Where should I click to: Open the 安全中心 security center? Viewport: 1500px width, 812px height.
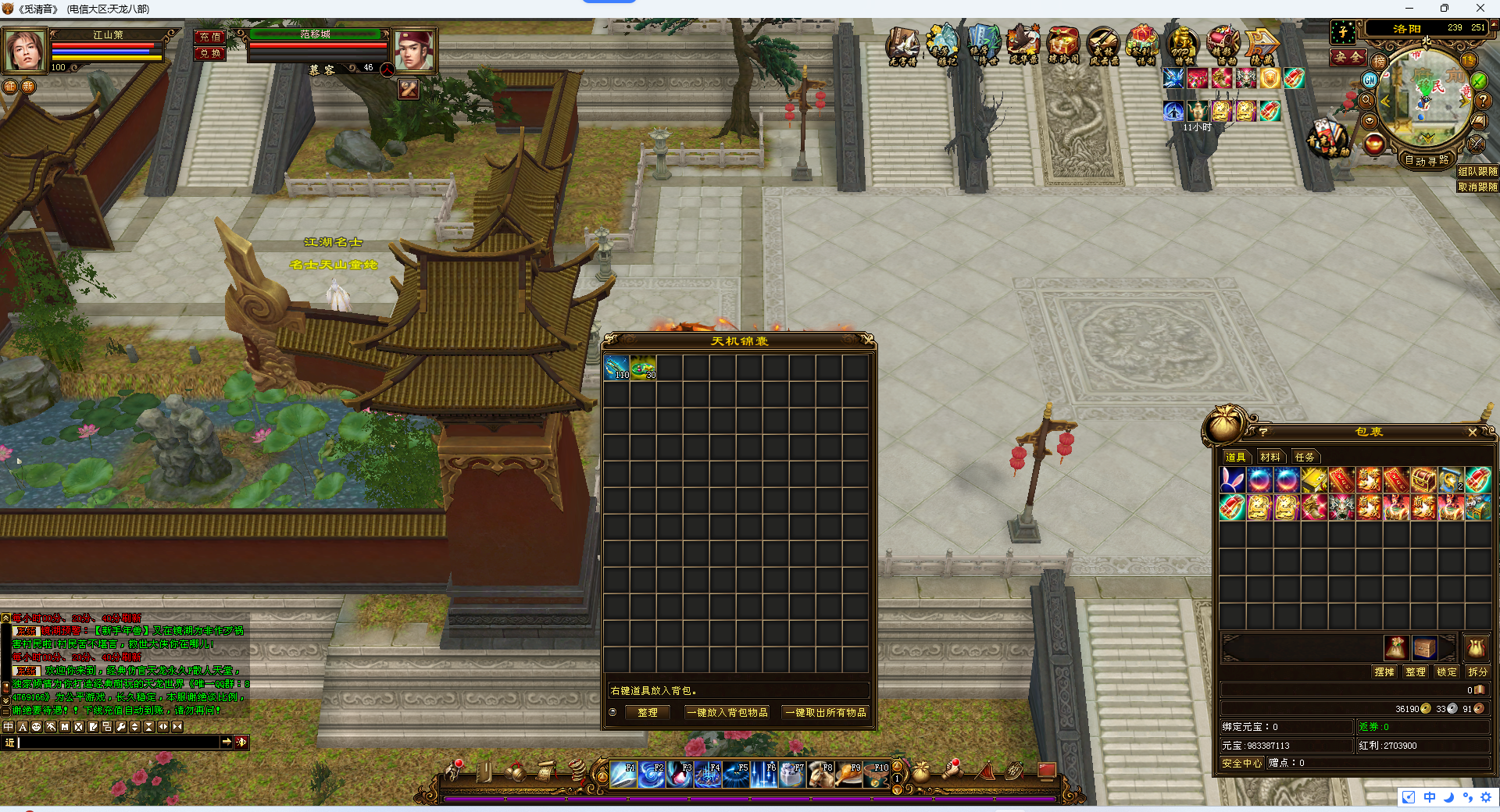coord(1241,763)
